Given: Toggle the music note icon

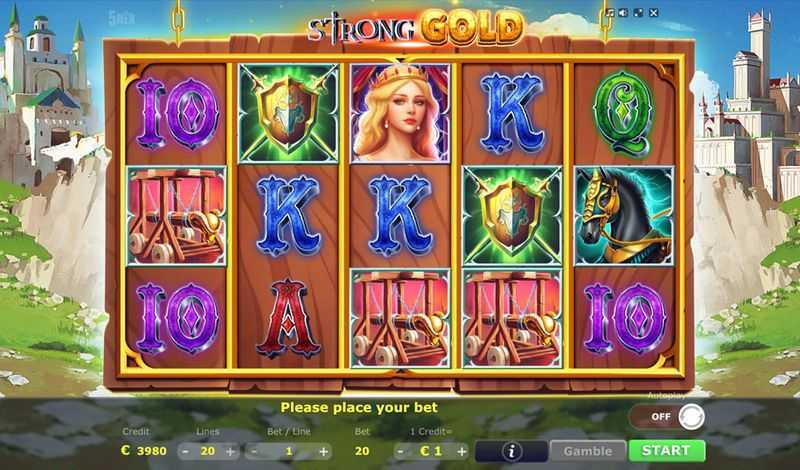Looking at the screenshot, I should pos(609,13).
